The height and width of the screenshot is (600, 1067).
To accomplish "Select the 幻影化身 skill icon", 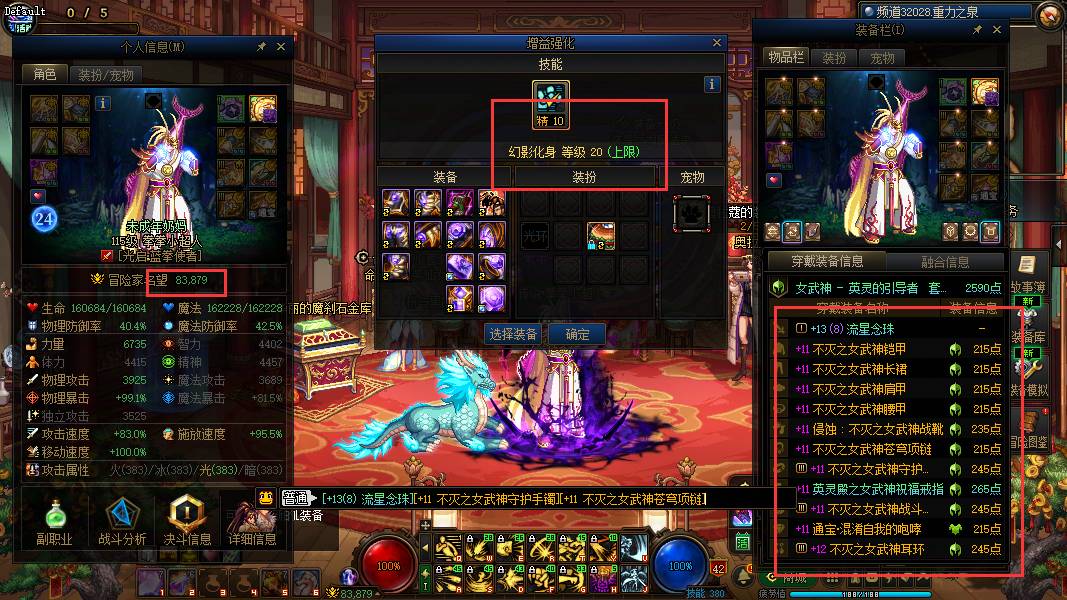I will [x=551, y=99].
